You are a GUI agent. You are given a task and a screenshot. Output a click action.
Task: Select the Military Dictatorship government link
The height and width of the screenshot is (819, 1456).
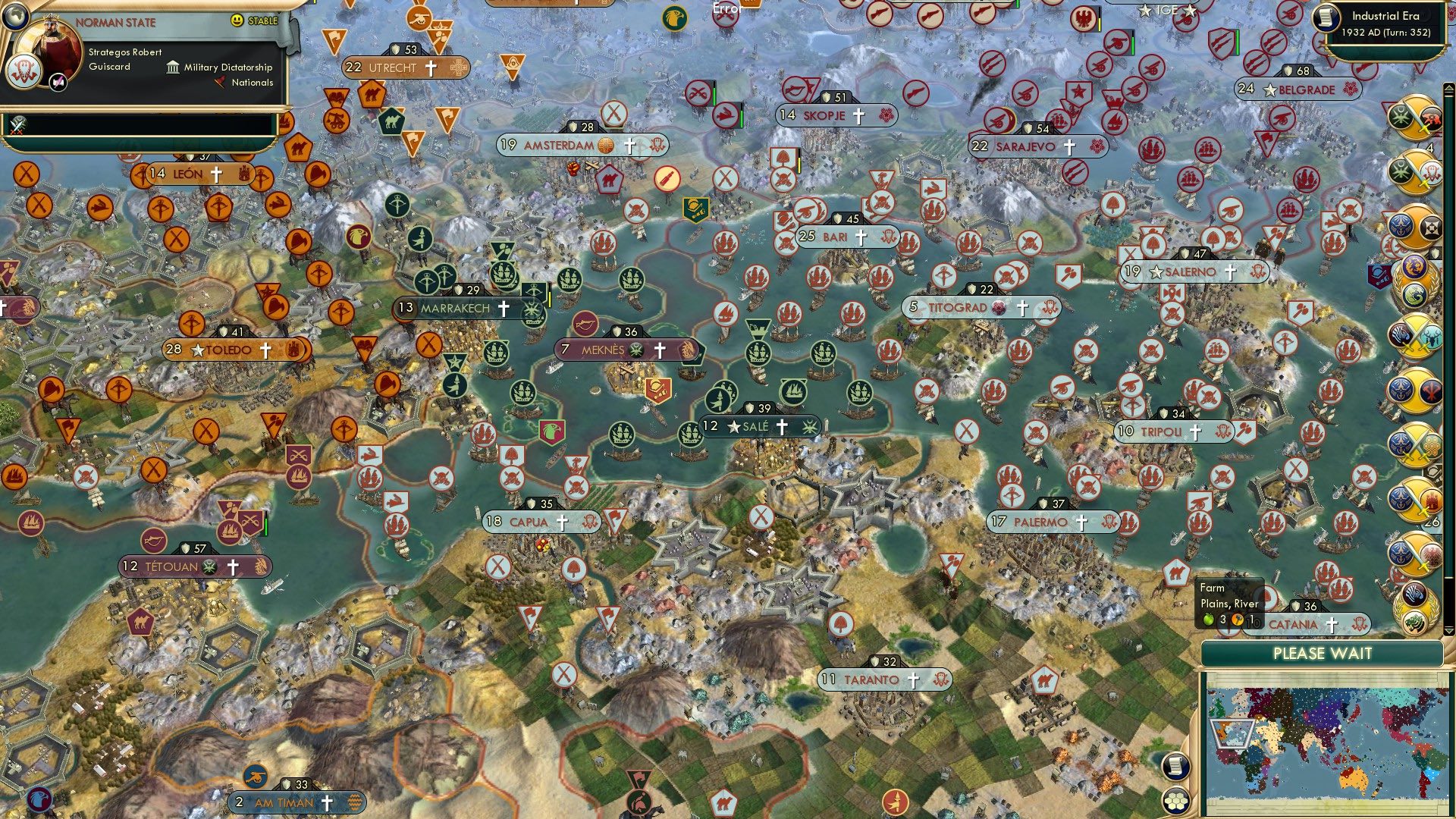225,67
